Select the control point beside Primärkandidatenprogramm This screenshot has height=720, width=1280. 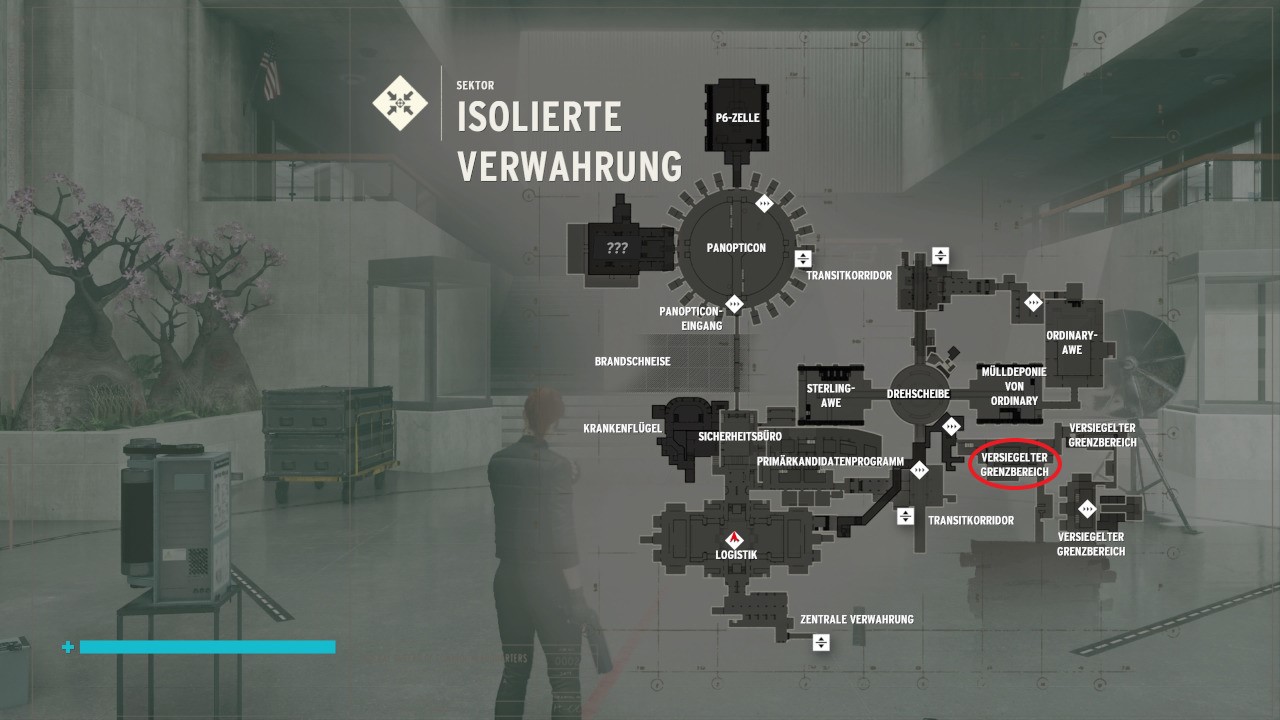coord(919,469)
